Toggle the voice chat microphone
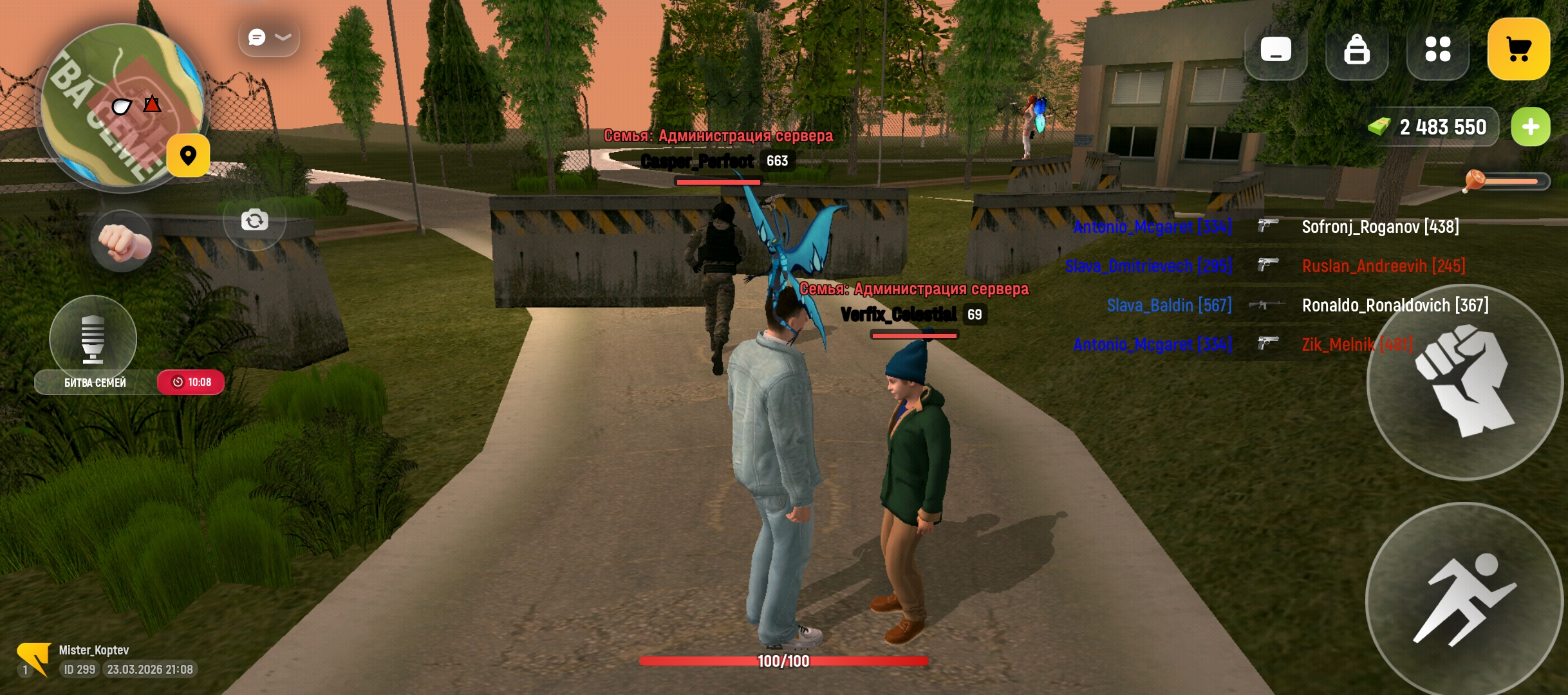 (93, 337)
